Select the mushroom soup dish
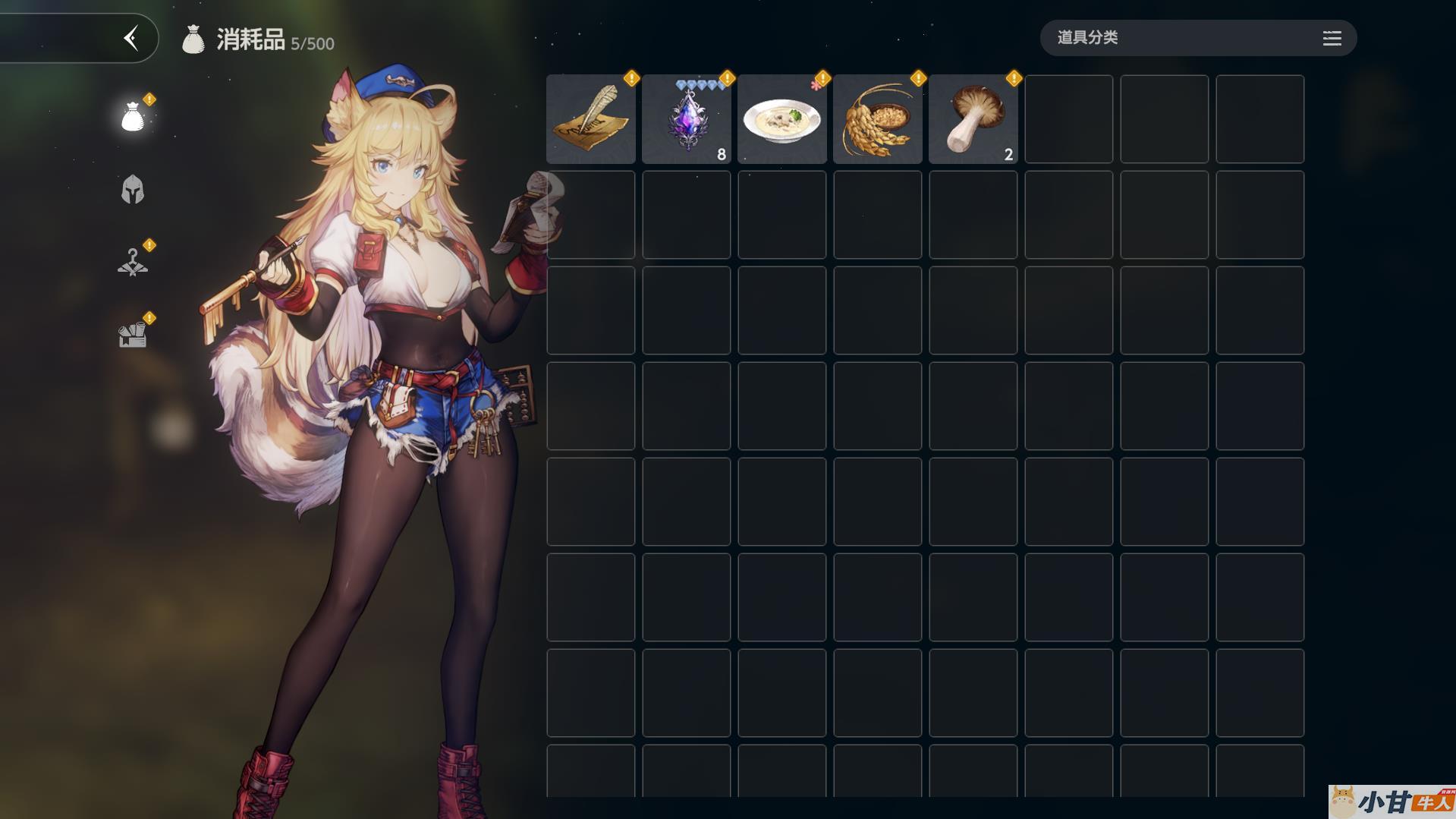 782,119
